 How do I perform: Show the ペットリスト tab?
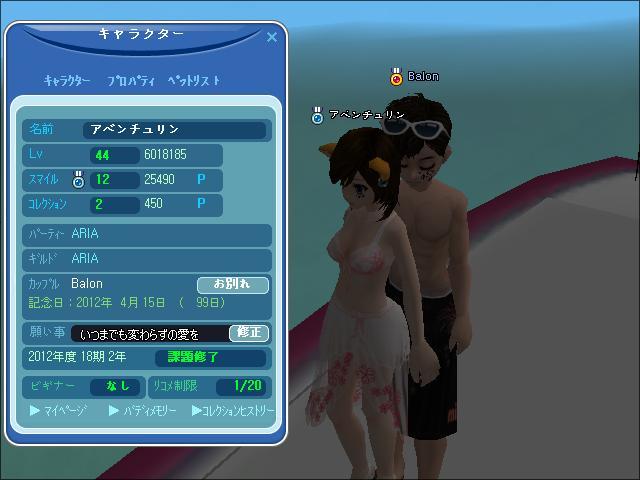point(193,81)
